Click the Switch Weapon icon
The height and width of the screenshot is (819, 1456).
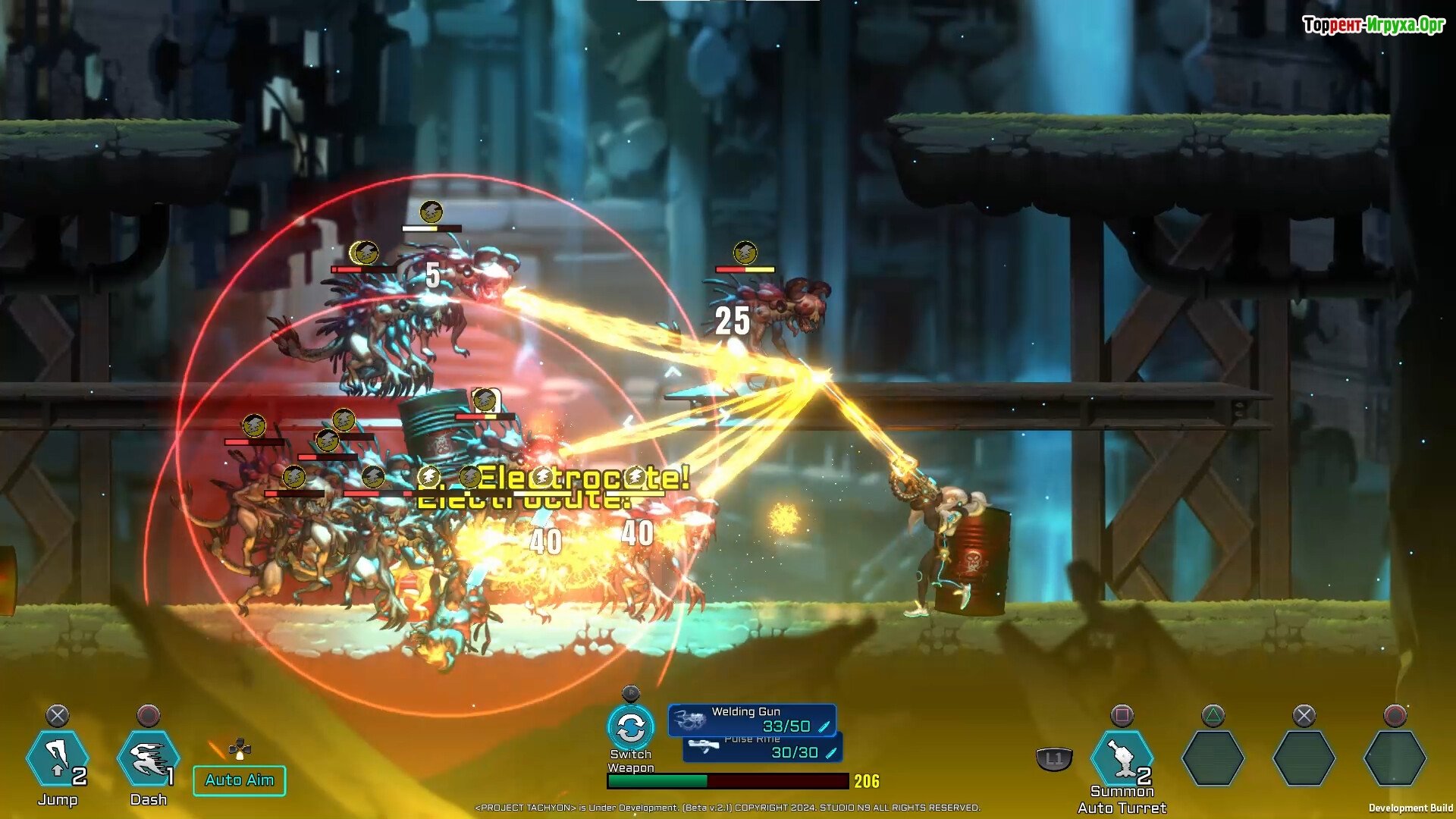tap(630, 728)
